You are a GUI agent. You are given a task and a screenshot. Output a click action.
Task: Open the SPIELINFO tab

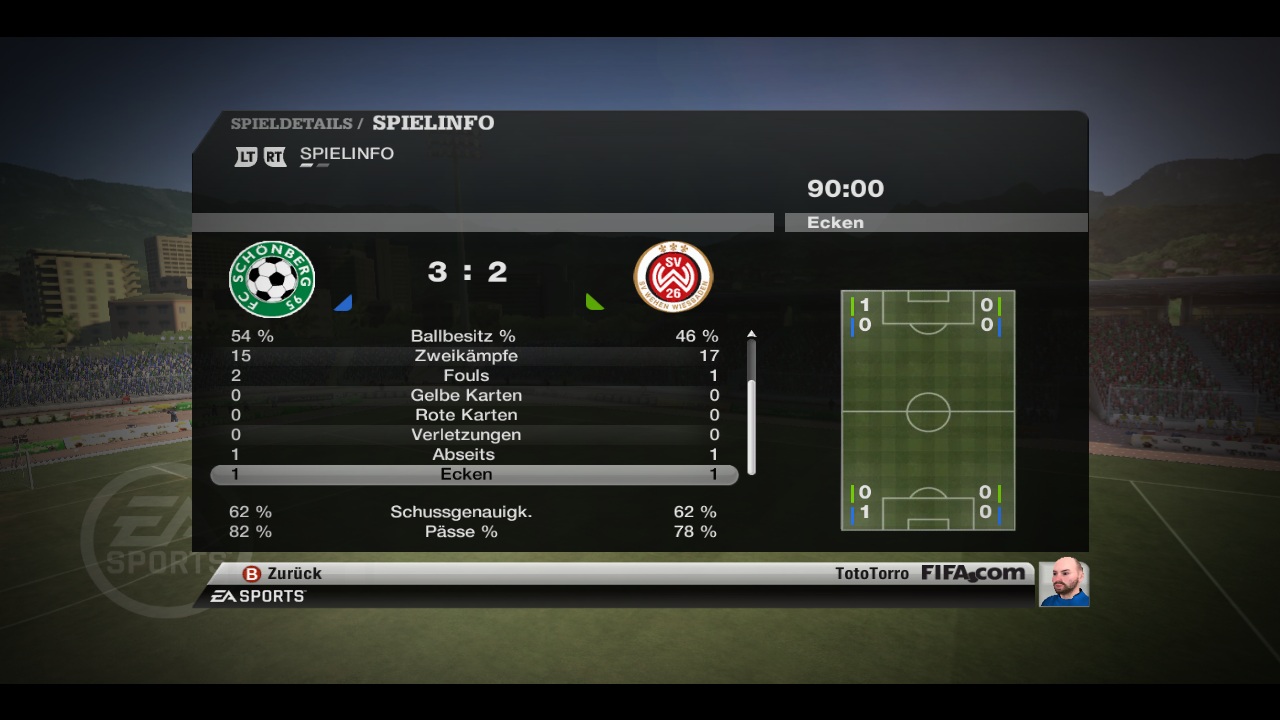coord(346,154)
